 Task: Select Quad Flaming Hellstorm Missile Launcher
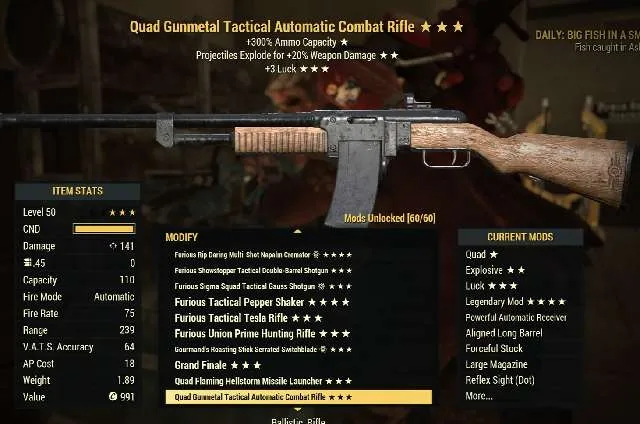coord(262,381)
